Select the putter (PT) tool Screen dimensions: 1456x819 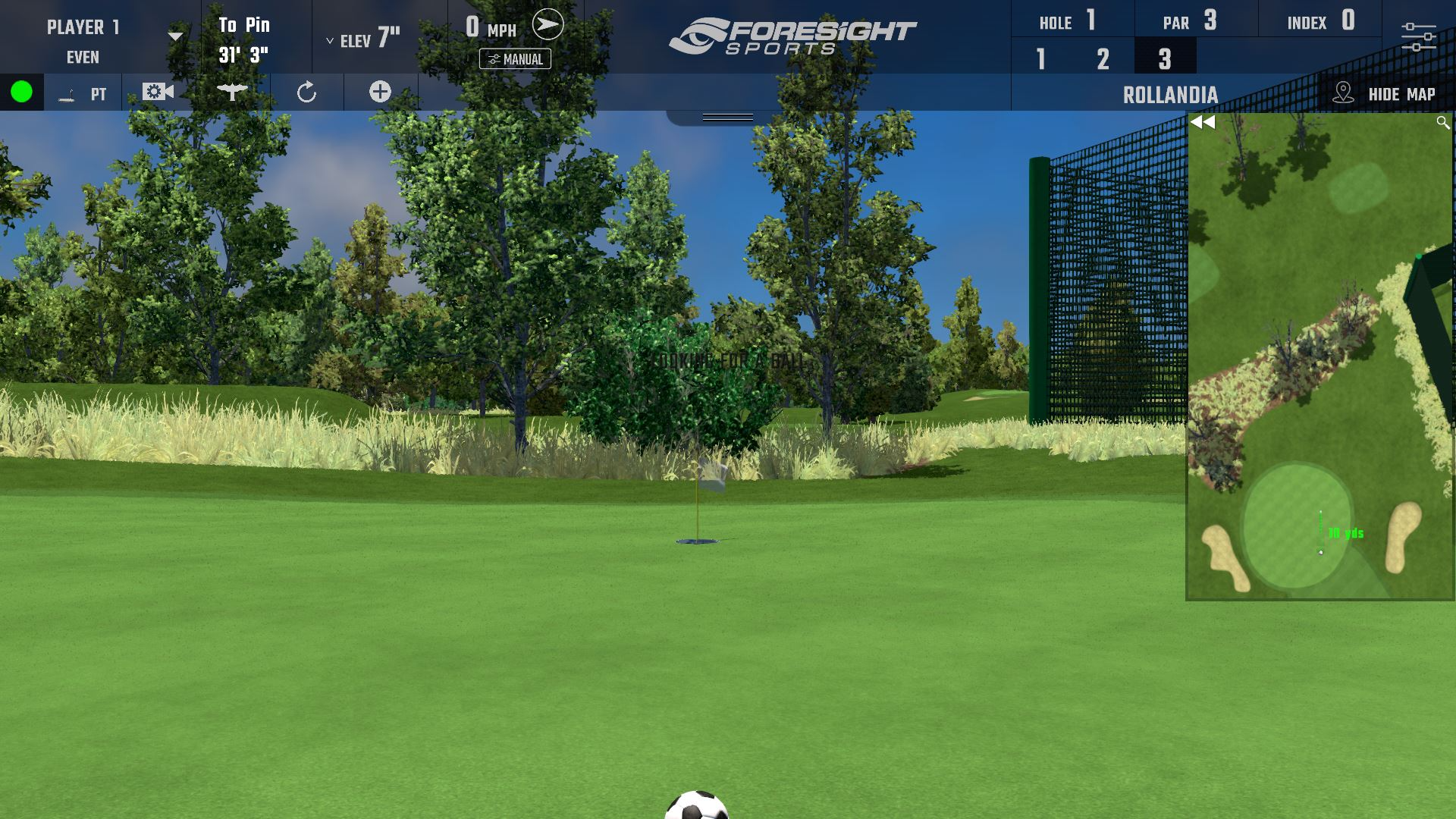(x=83, y=93)
